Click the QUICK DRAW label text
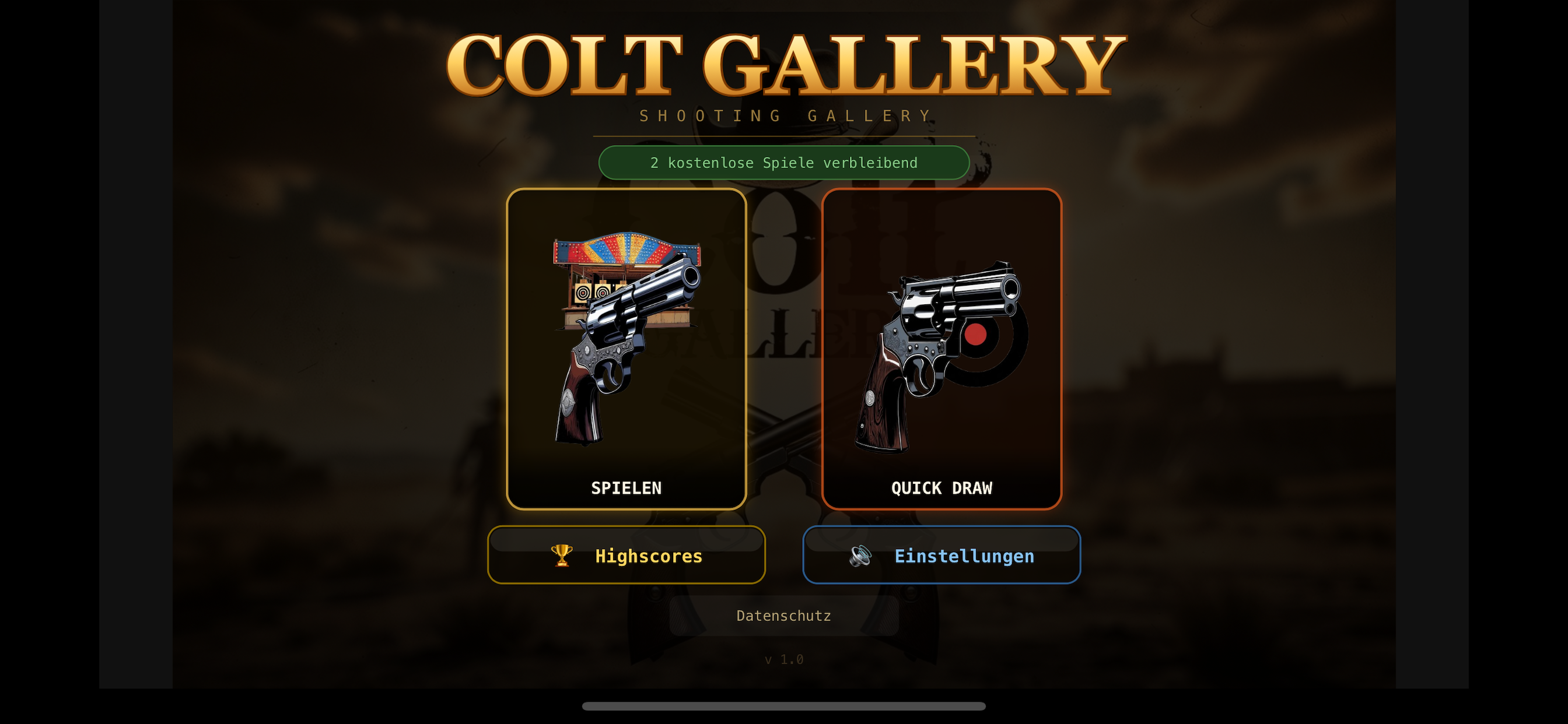This screenshot has height=724, width=1568. pyautogui.click(x=941, y=487)
